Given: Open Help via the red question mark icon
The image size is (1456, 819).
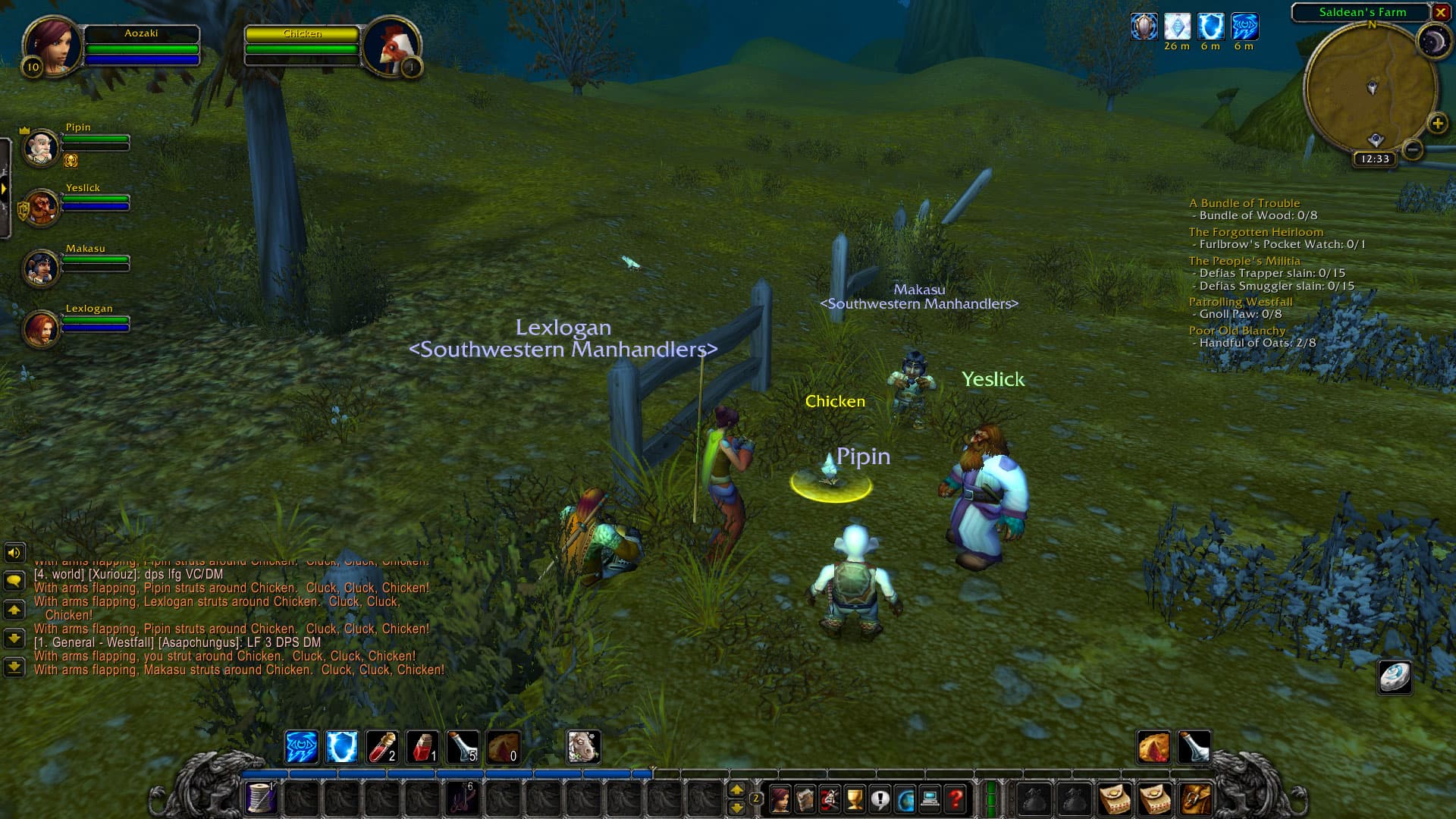Looking at the screenshot, I should click(954, 799).
